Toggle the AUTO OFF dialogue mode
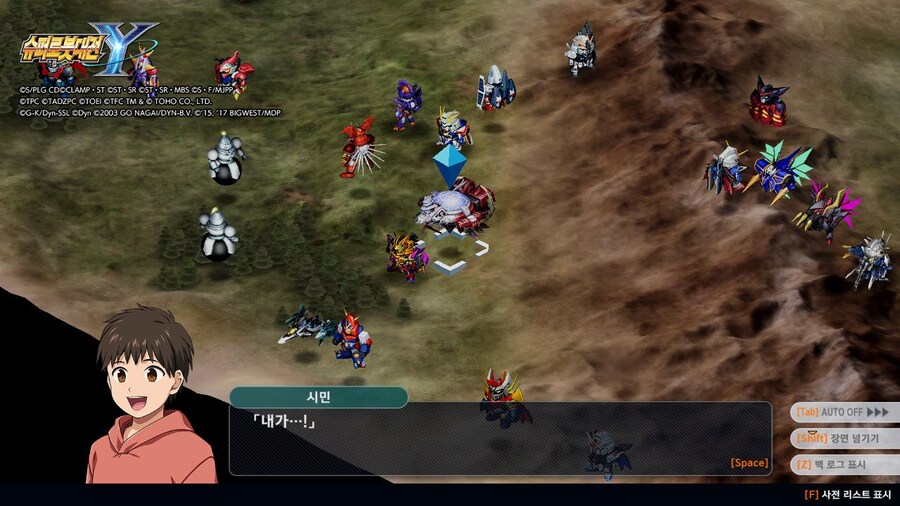 pyautogui.click(x=843, y=412)
